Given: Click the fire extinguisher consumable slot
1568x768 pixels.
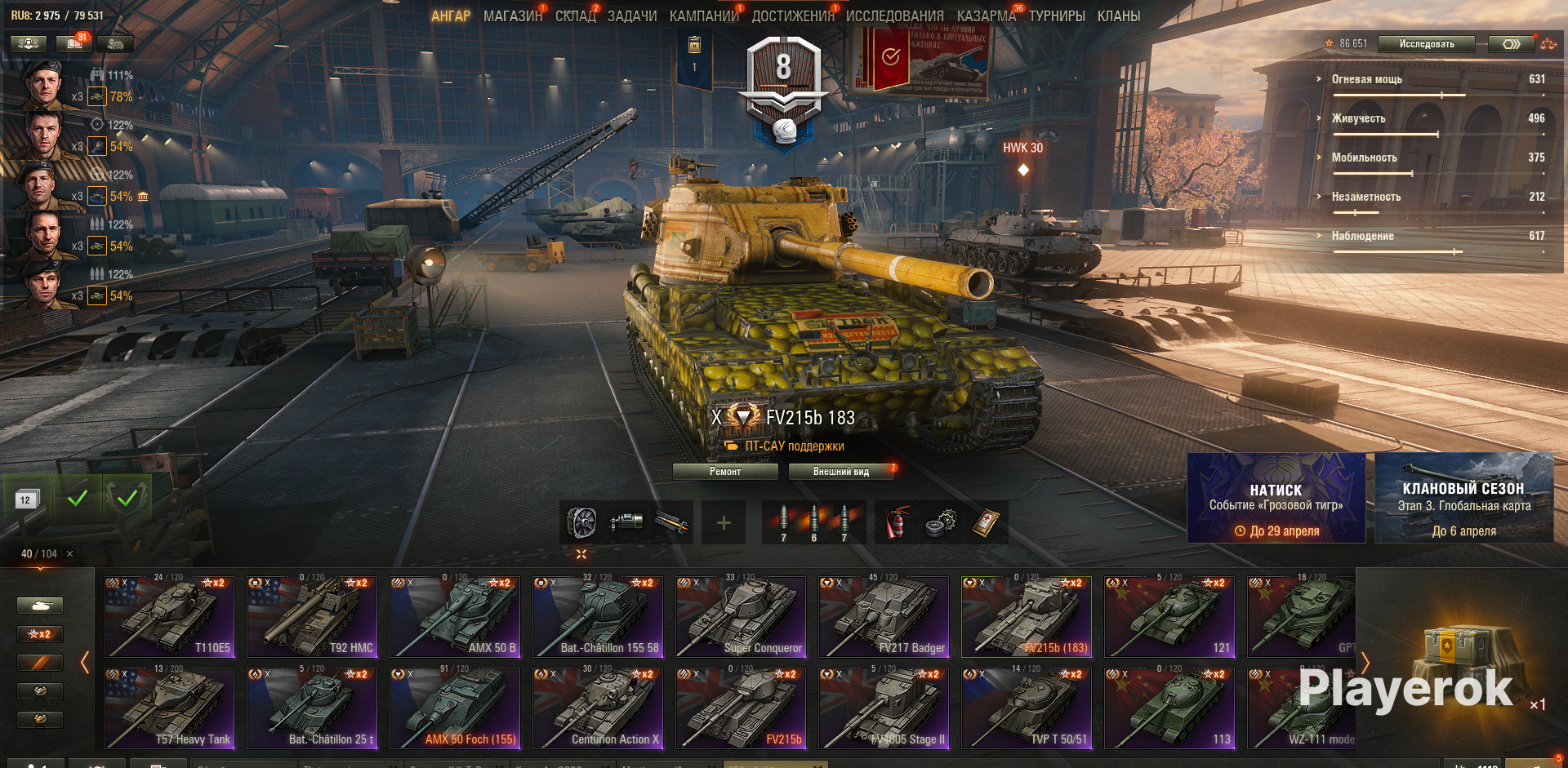Looking at the screenshot, I should [896, 523].
